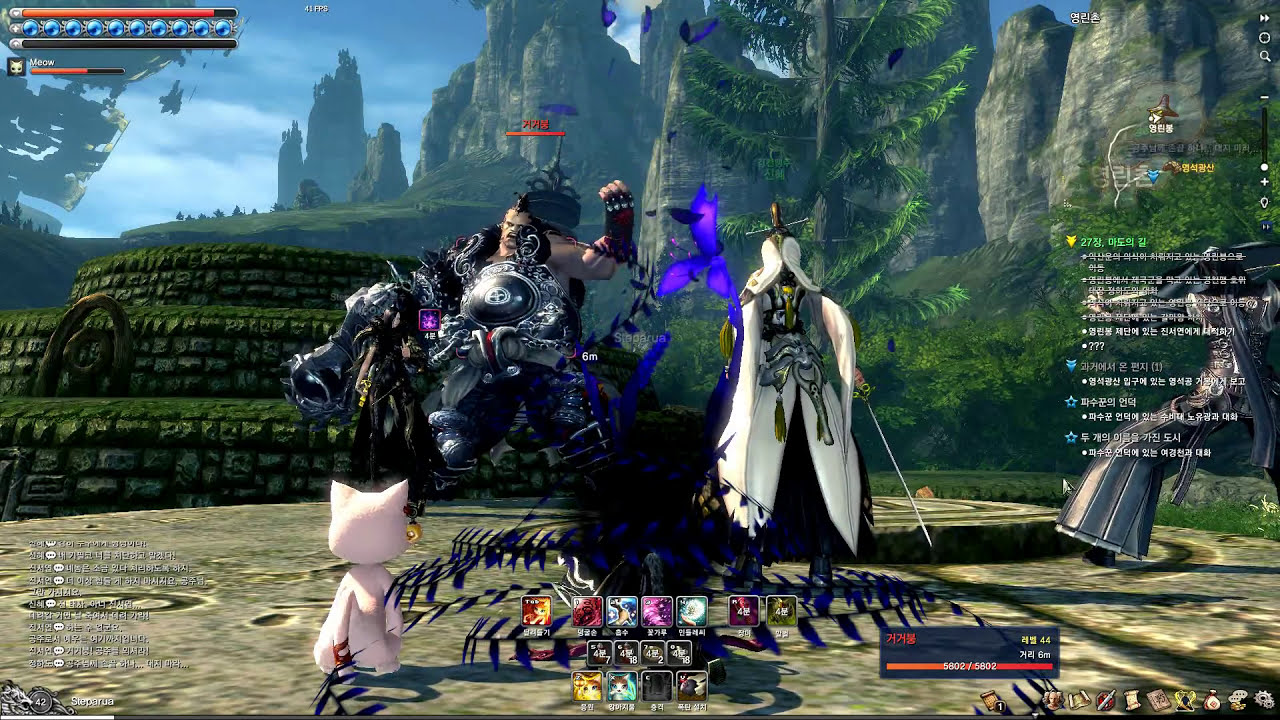Use the red 덩굴손 skill
This screenshot has width=1280, height=720.
pos(587,611)
